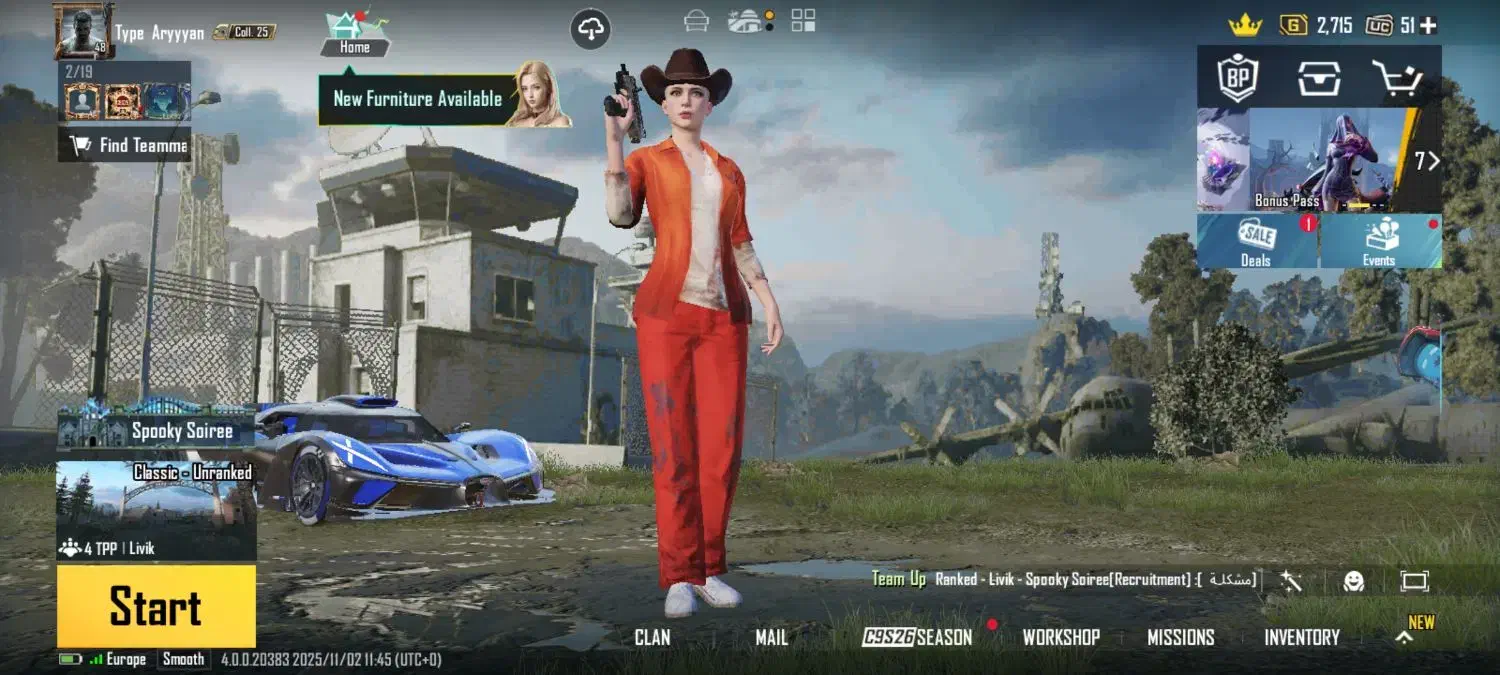Open the Clan menu

point(652,637)
